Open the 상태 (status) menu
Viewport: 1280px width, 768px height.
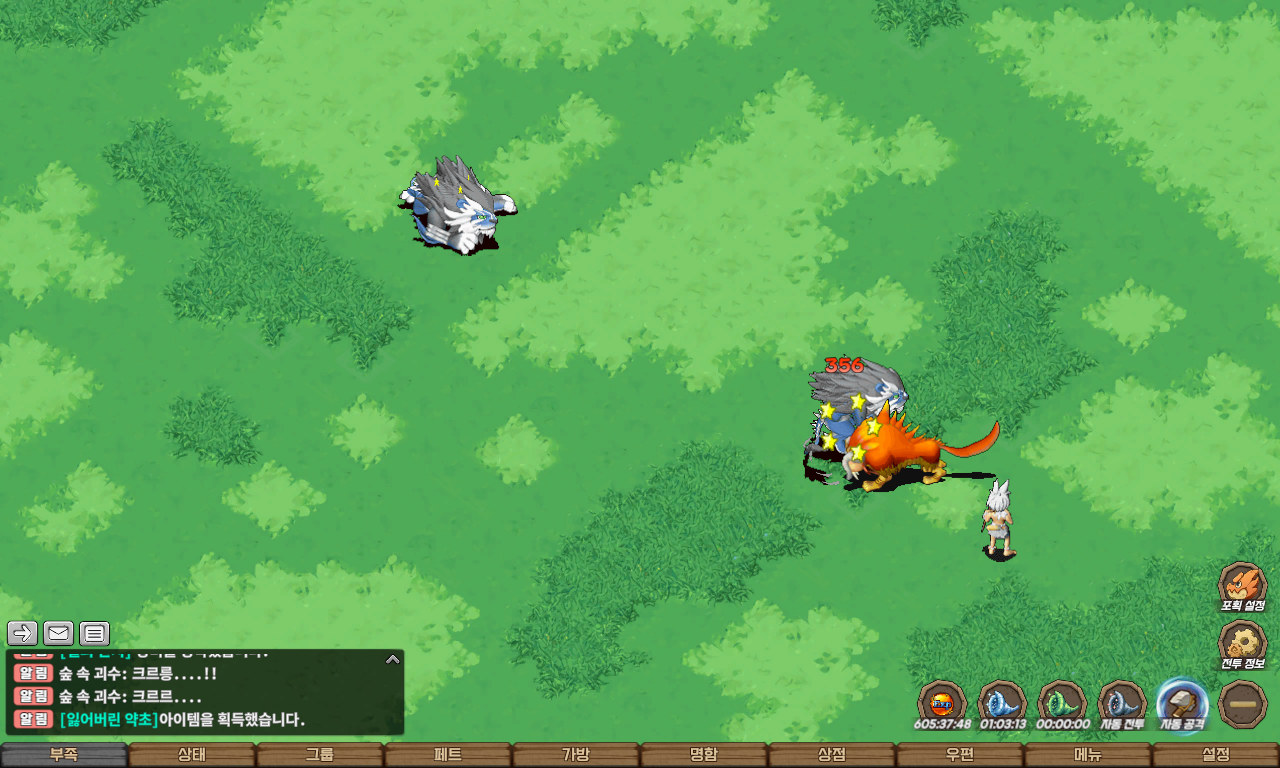point(192,755)
